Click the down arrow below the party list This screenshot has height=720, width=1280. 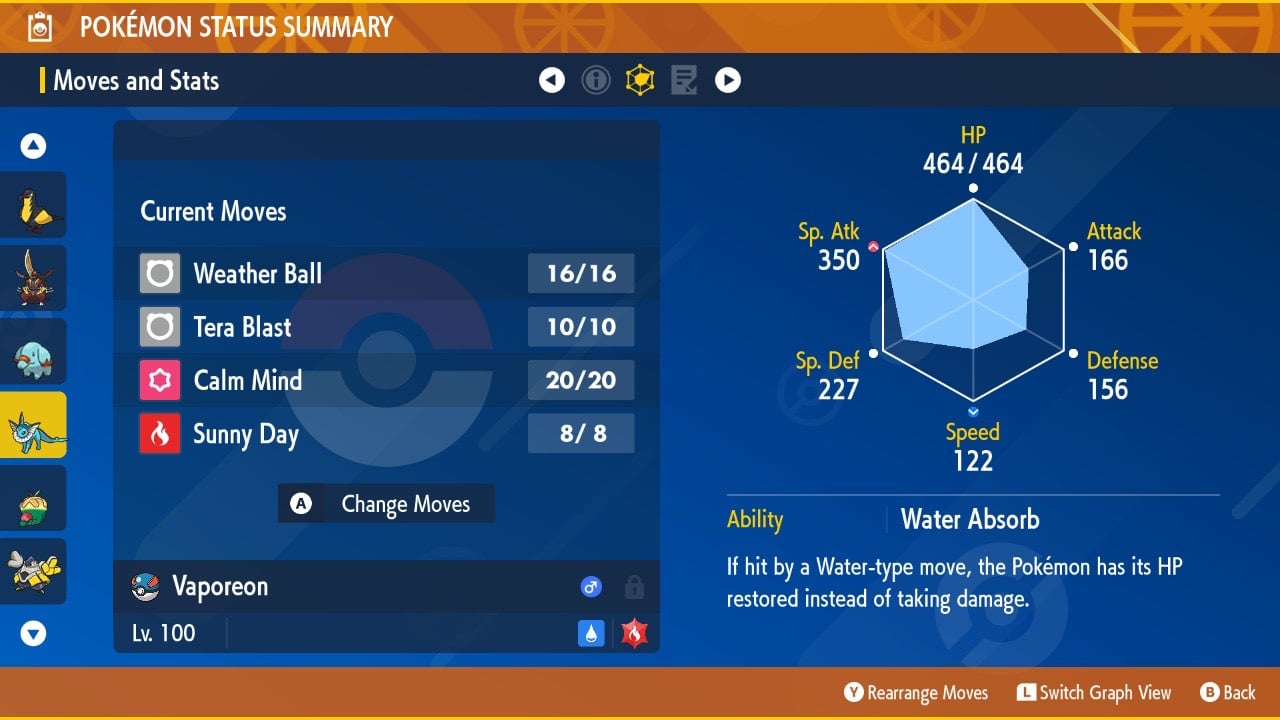tap(34, 633)
